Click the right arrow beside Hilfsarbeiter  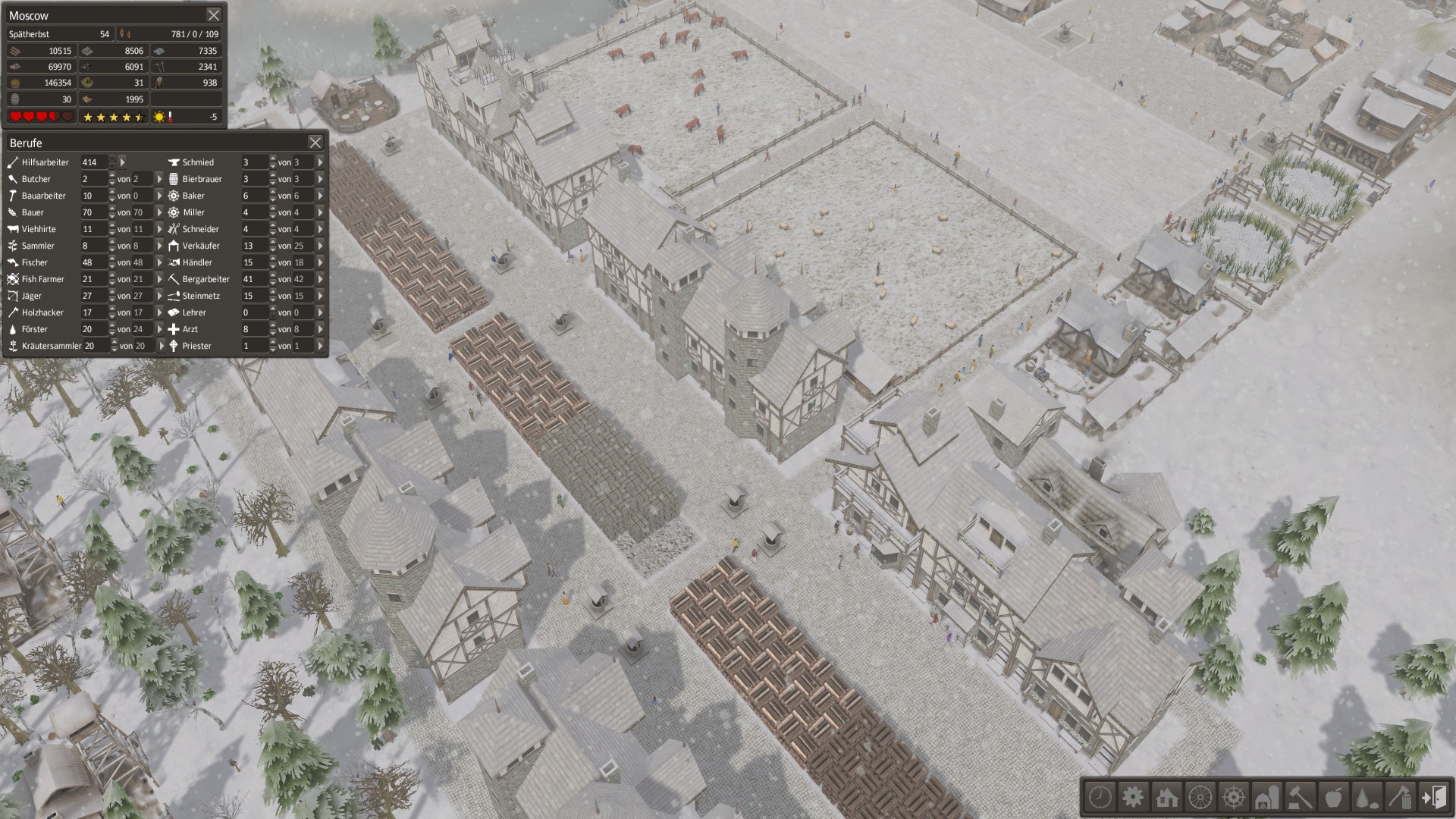coord(121,162)
